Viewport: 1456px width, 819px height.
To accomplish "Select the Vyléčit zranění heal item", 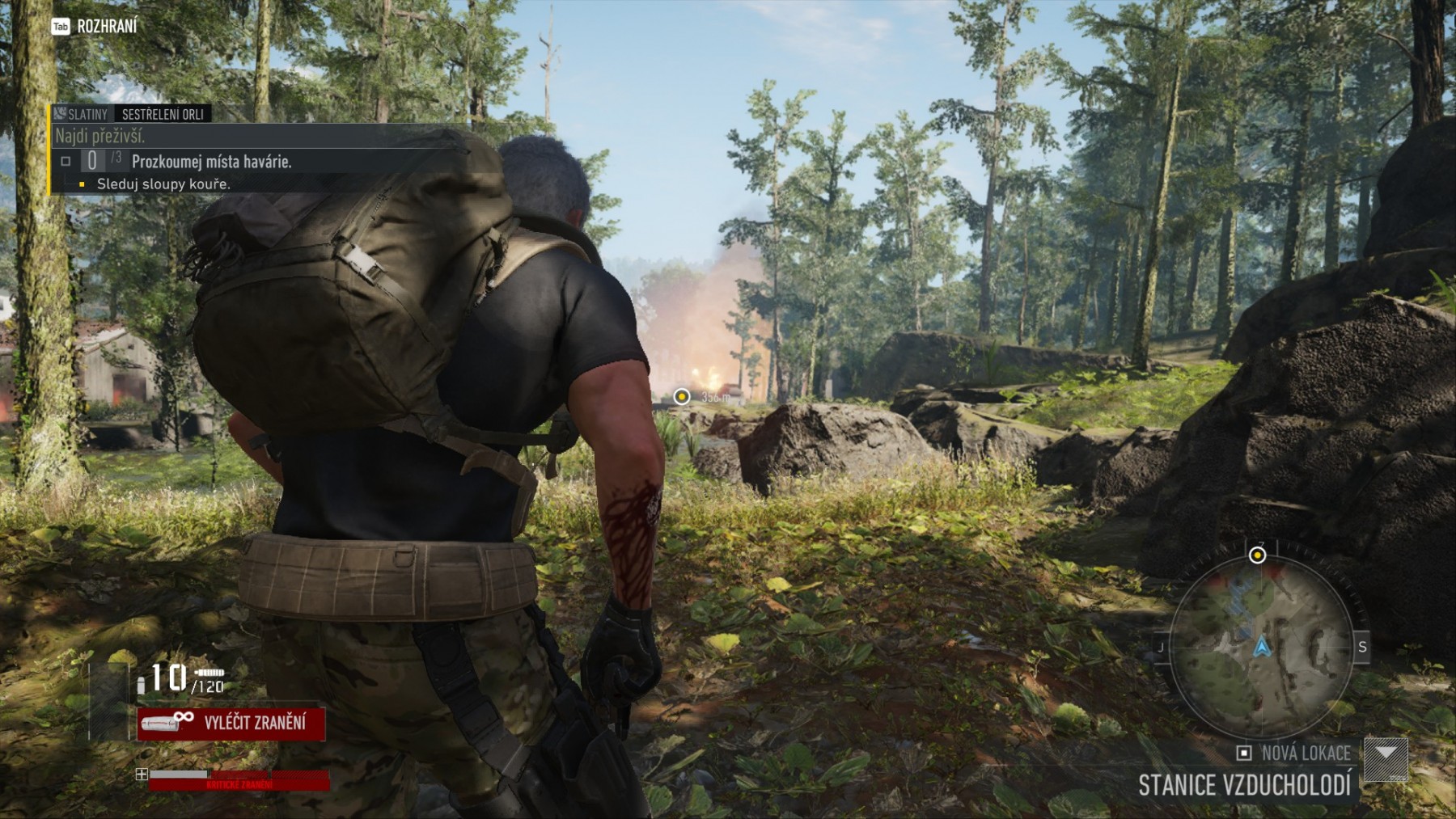I will pyautogui.click(x=231, y=723).
